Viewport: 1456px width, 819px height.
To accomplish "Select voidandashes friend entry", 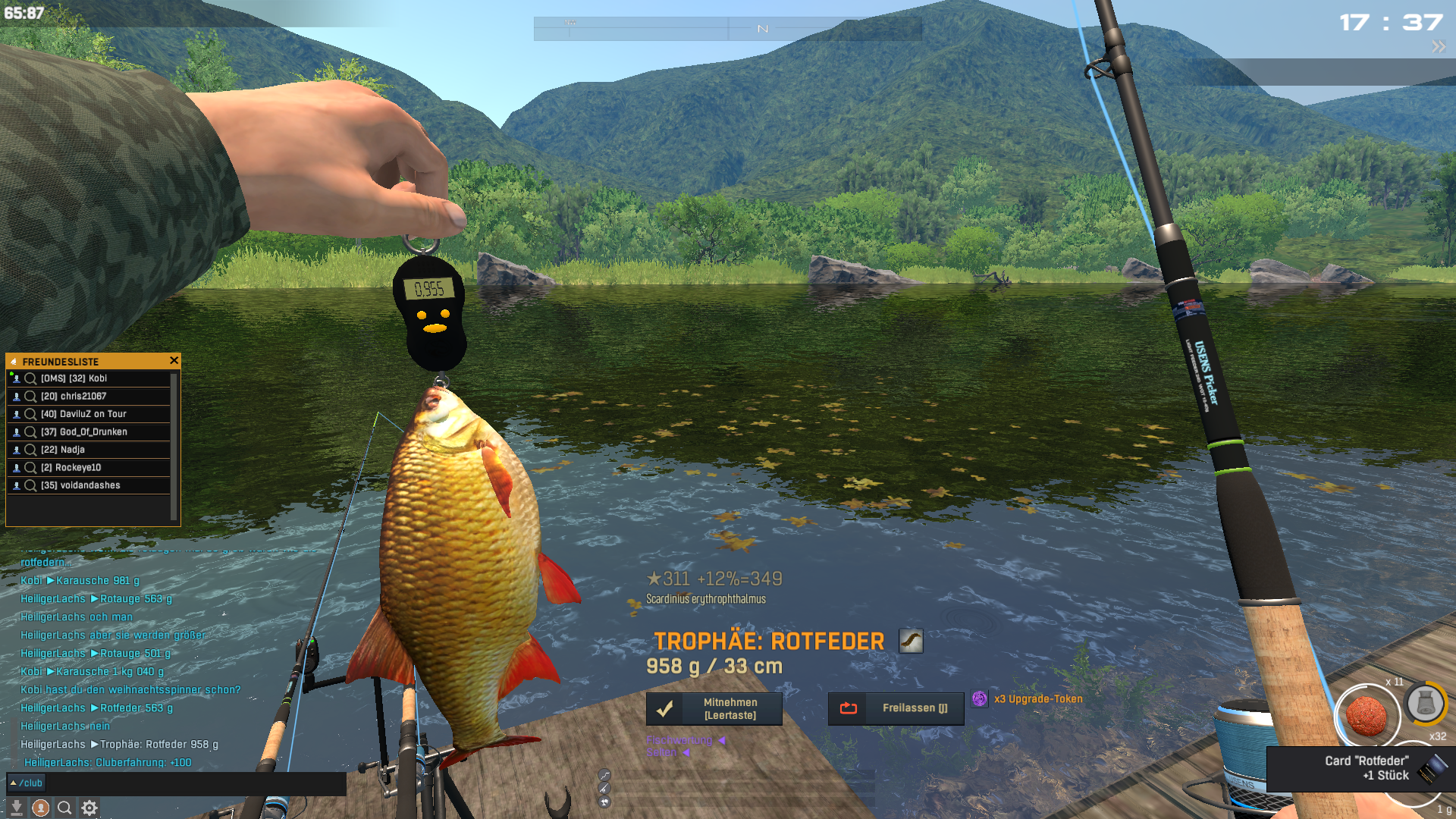I will [x=80, y=485].
